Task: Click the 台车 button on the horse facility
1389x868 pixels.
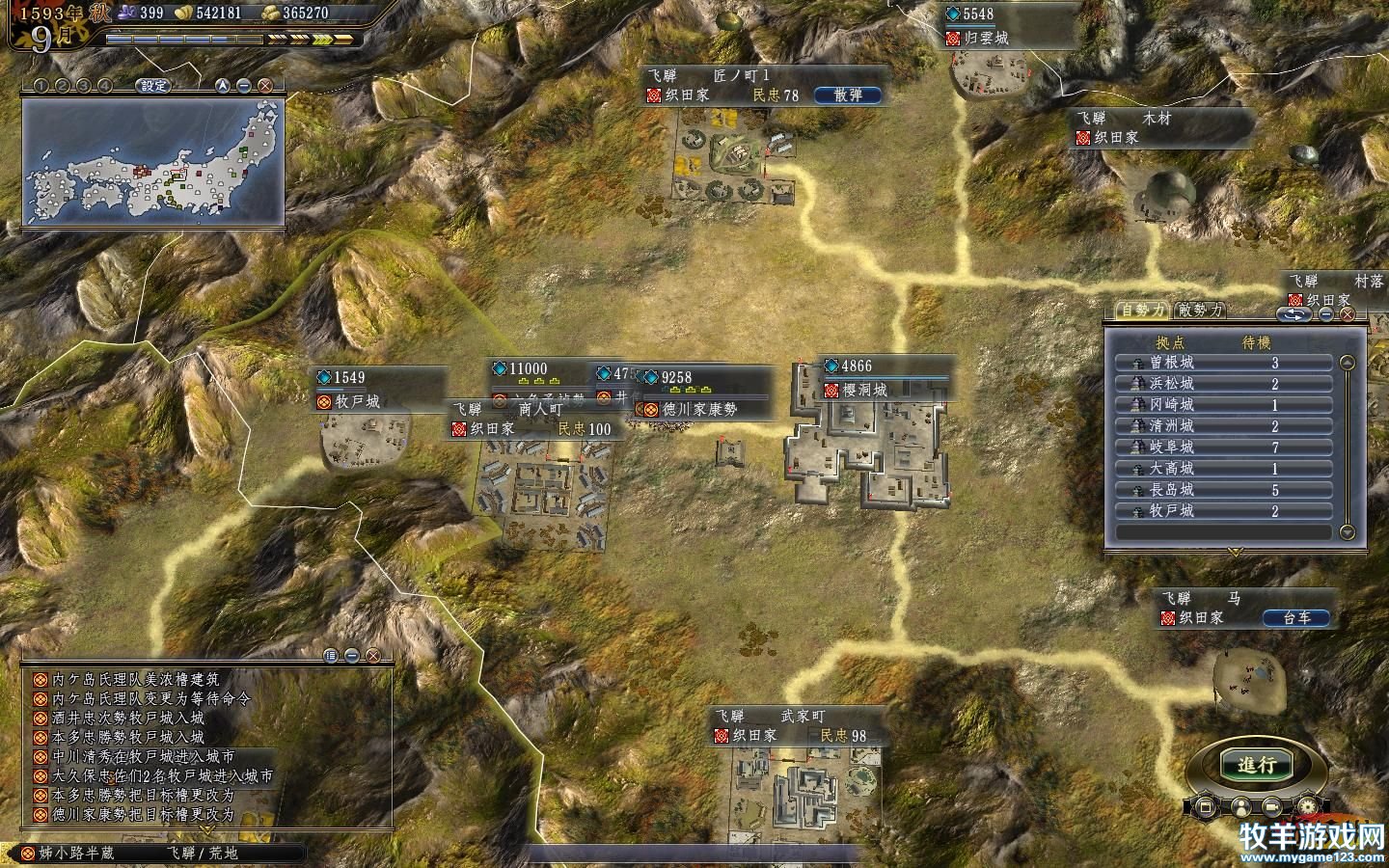Action: pos(1296,618)
